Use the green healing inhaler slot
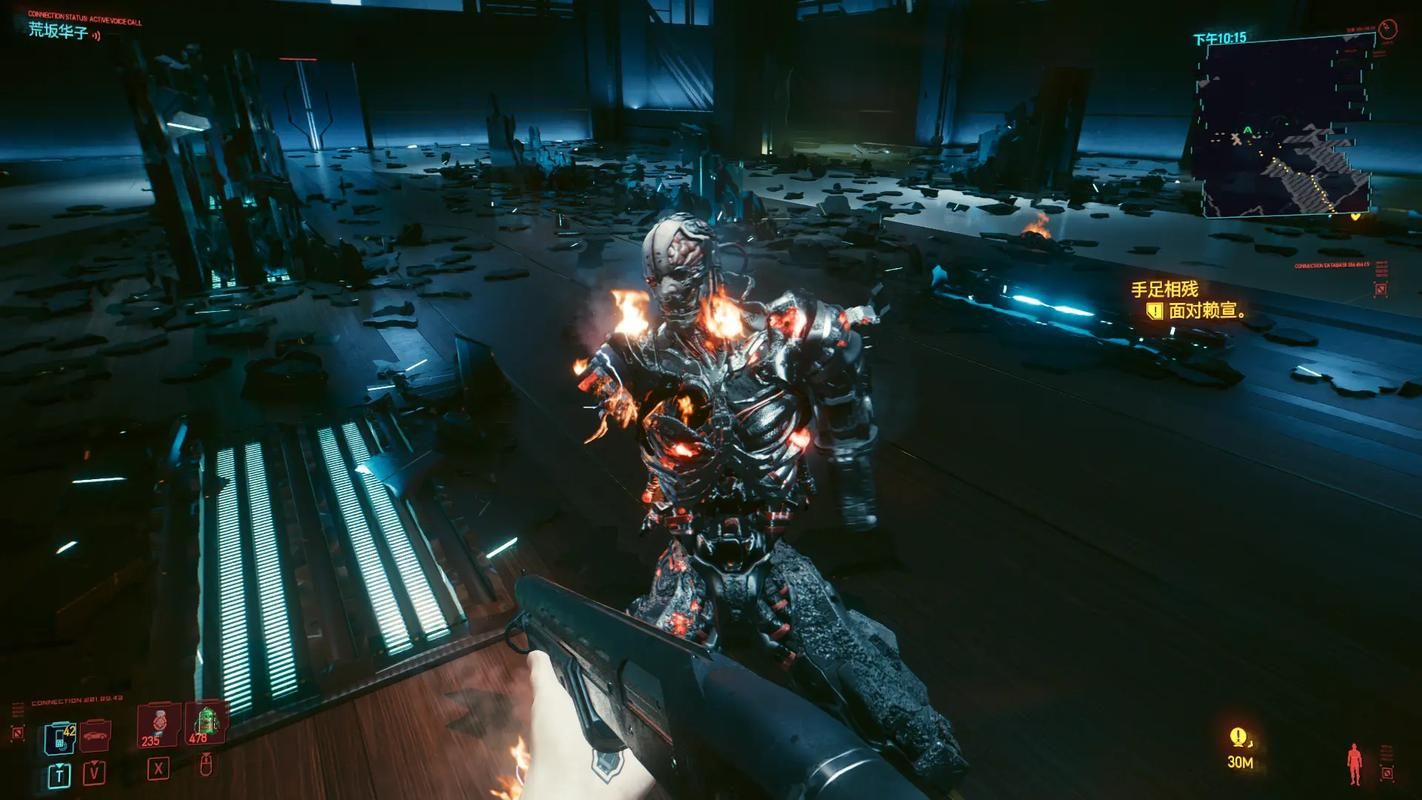The width and height of the screenshot is (1422, 800). [205, 722]
